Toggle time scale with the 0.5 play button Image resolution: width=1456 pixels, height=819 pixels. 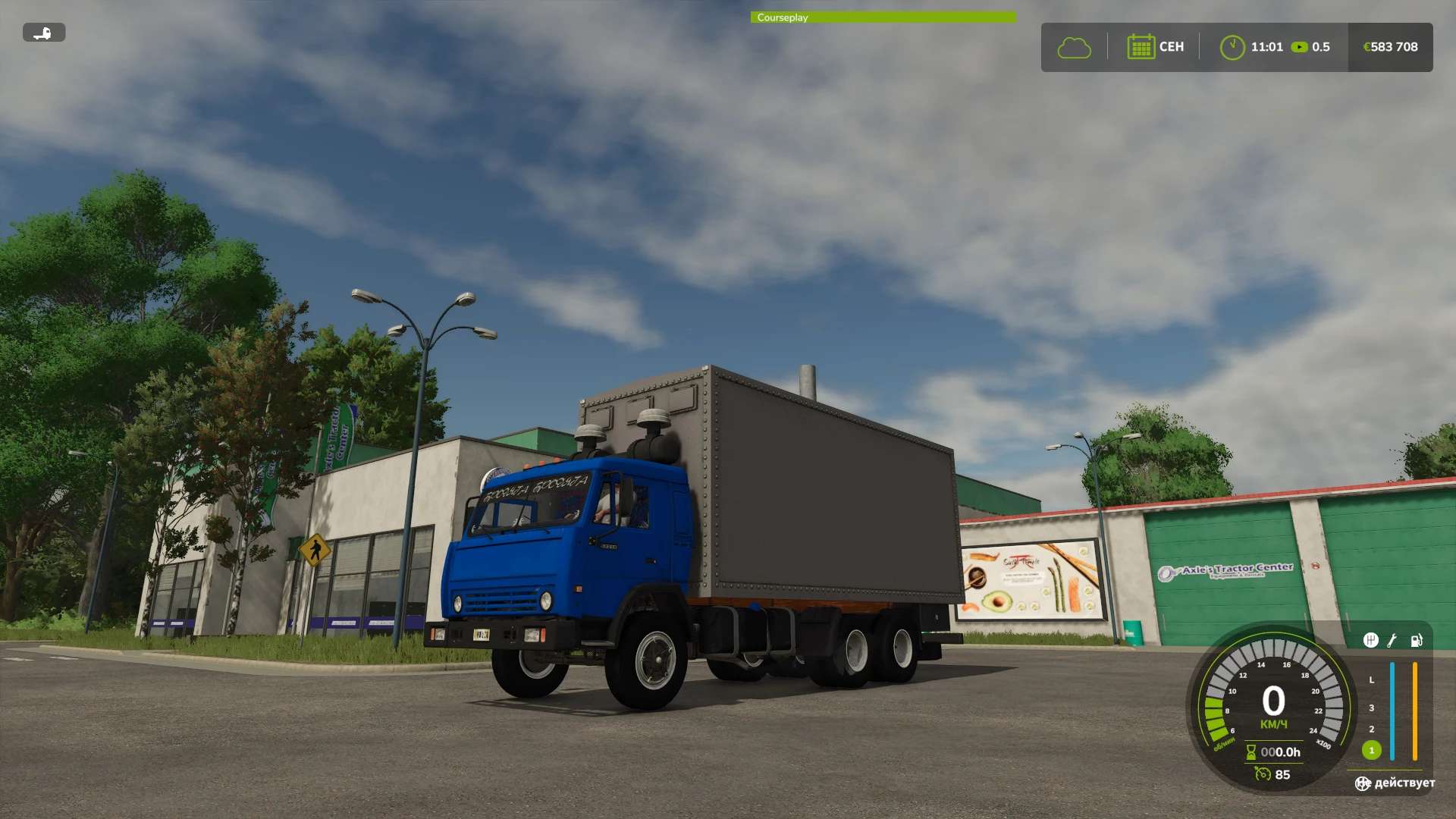(1300, 46)
